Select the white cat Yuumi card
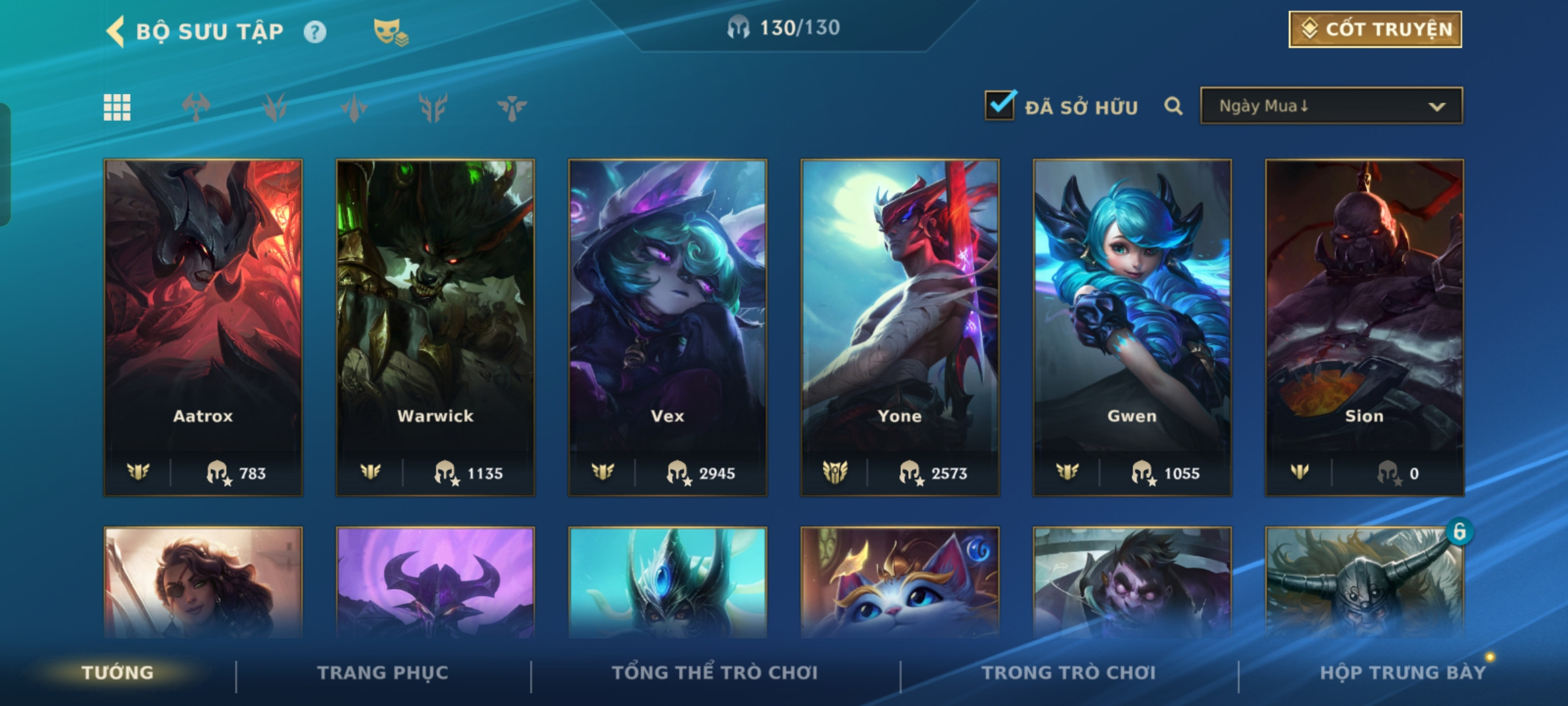 [900, 582]
